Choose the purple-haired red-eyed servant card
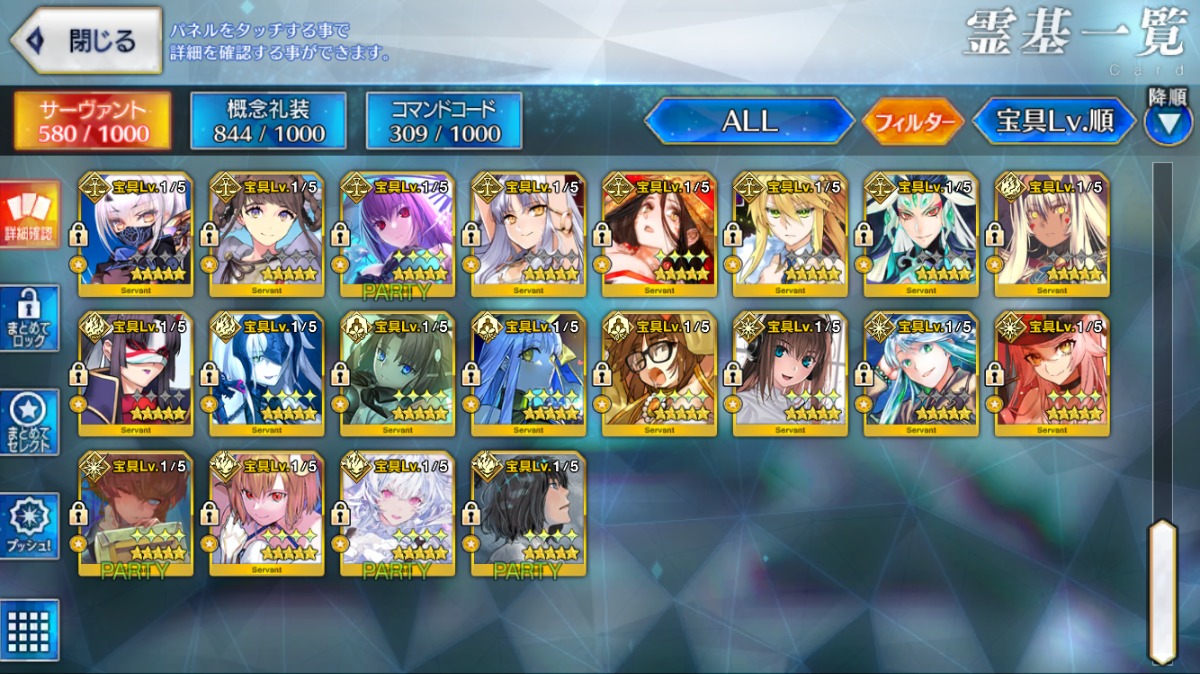Image resolution: width=1200 pixels, height=674 pixels. coord(397,235)
